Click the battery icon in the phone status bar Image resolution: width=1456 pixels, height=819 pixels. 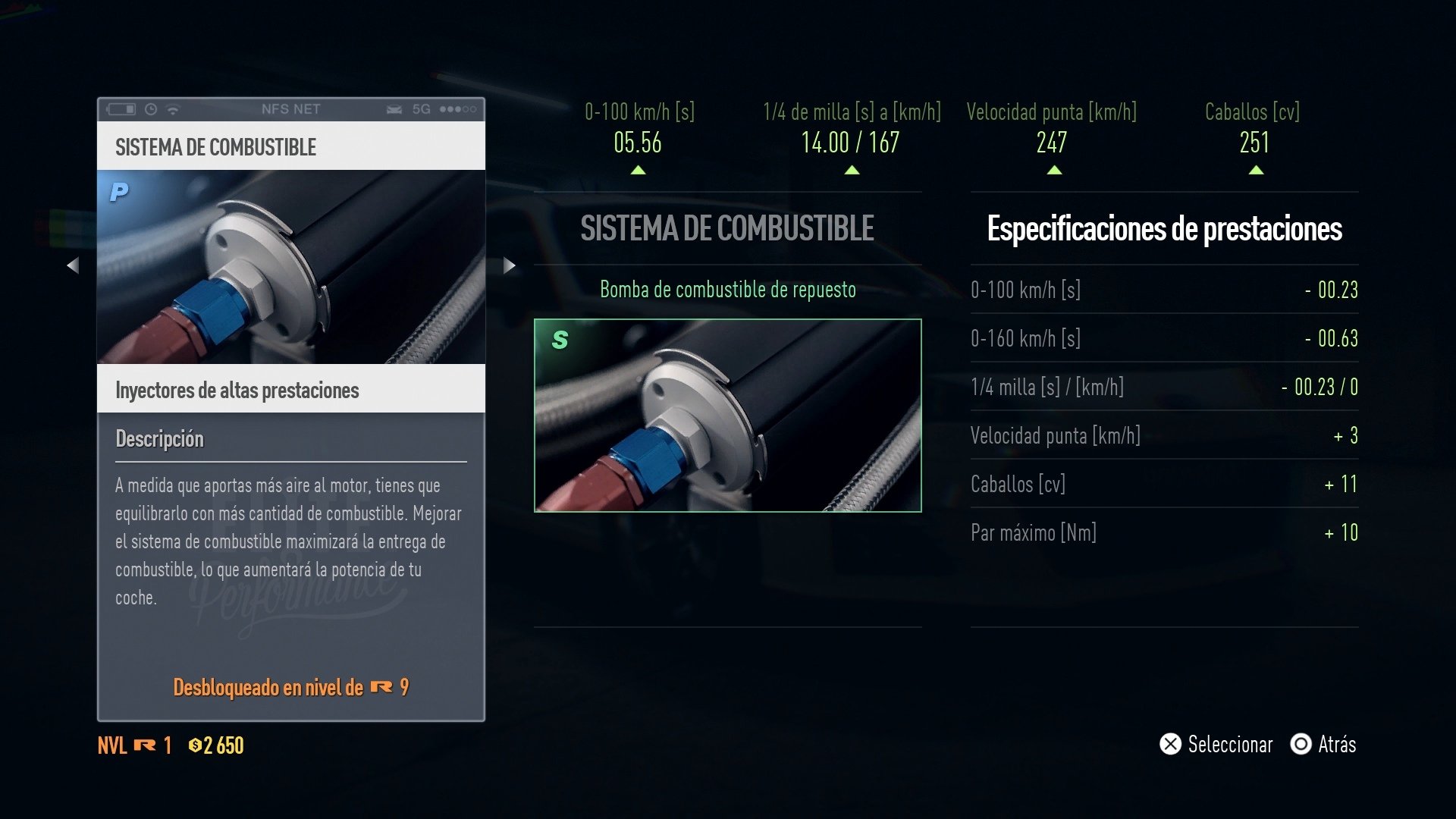coord(122,109)
